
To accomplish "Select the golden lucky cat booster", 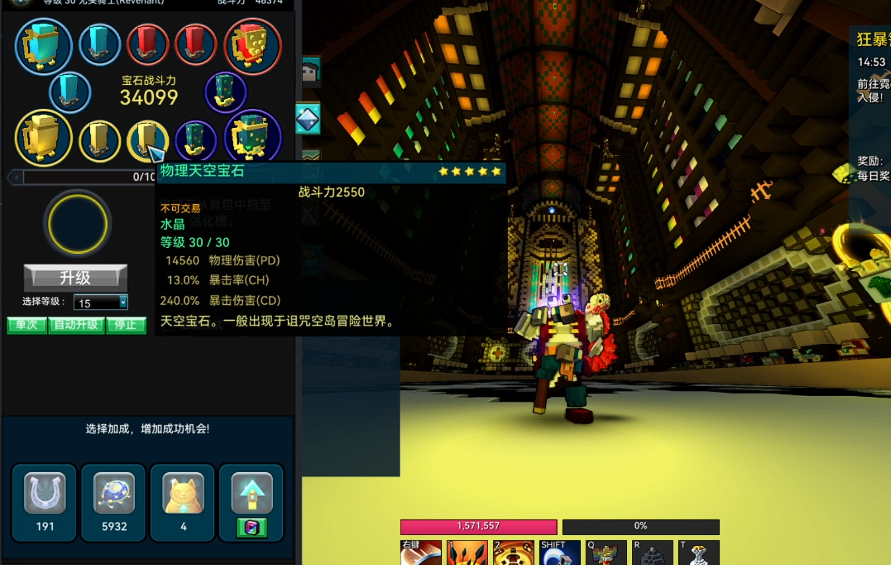I will [183, 495].
